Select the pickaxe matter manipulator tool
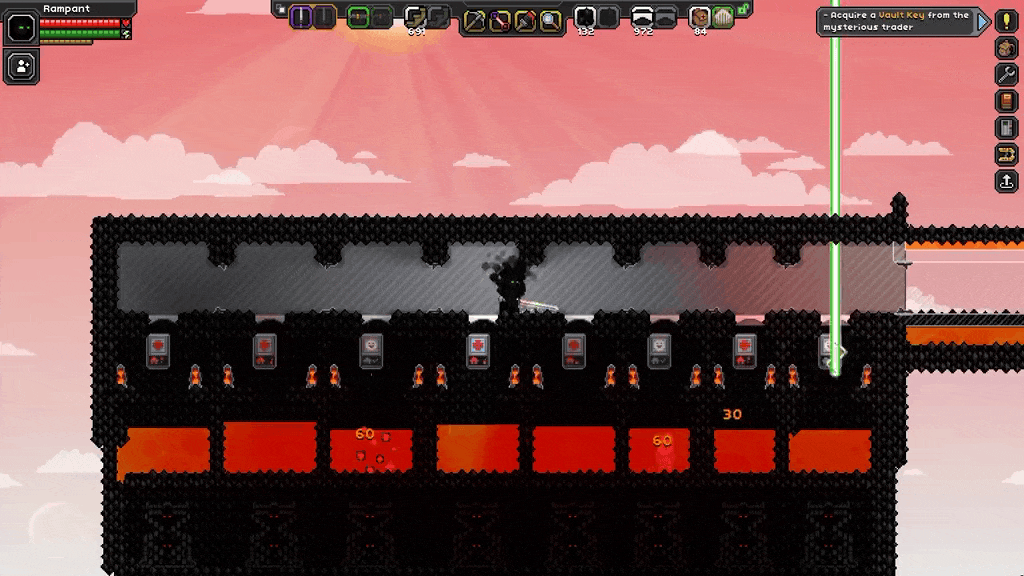The image size is (1024, 576). pos(474,20)
